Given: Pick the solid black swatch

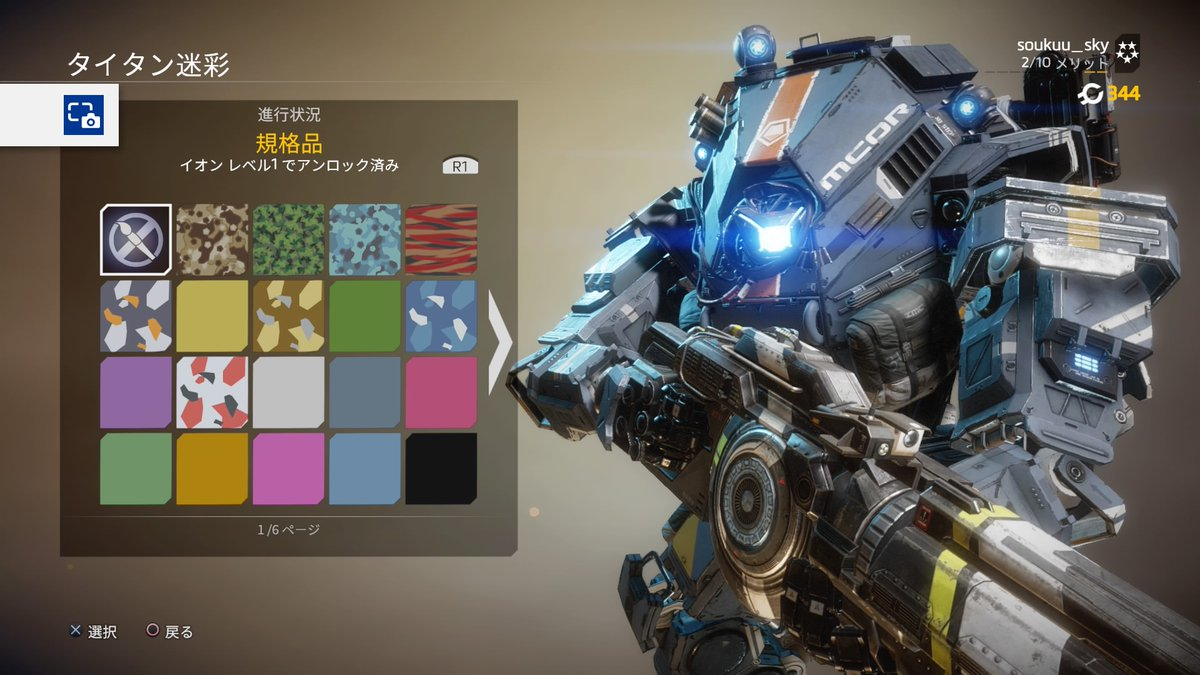Looking at the screenshot, I should click(x=441, y=468).
